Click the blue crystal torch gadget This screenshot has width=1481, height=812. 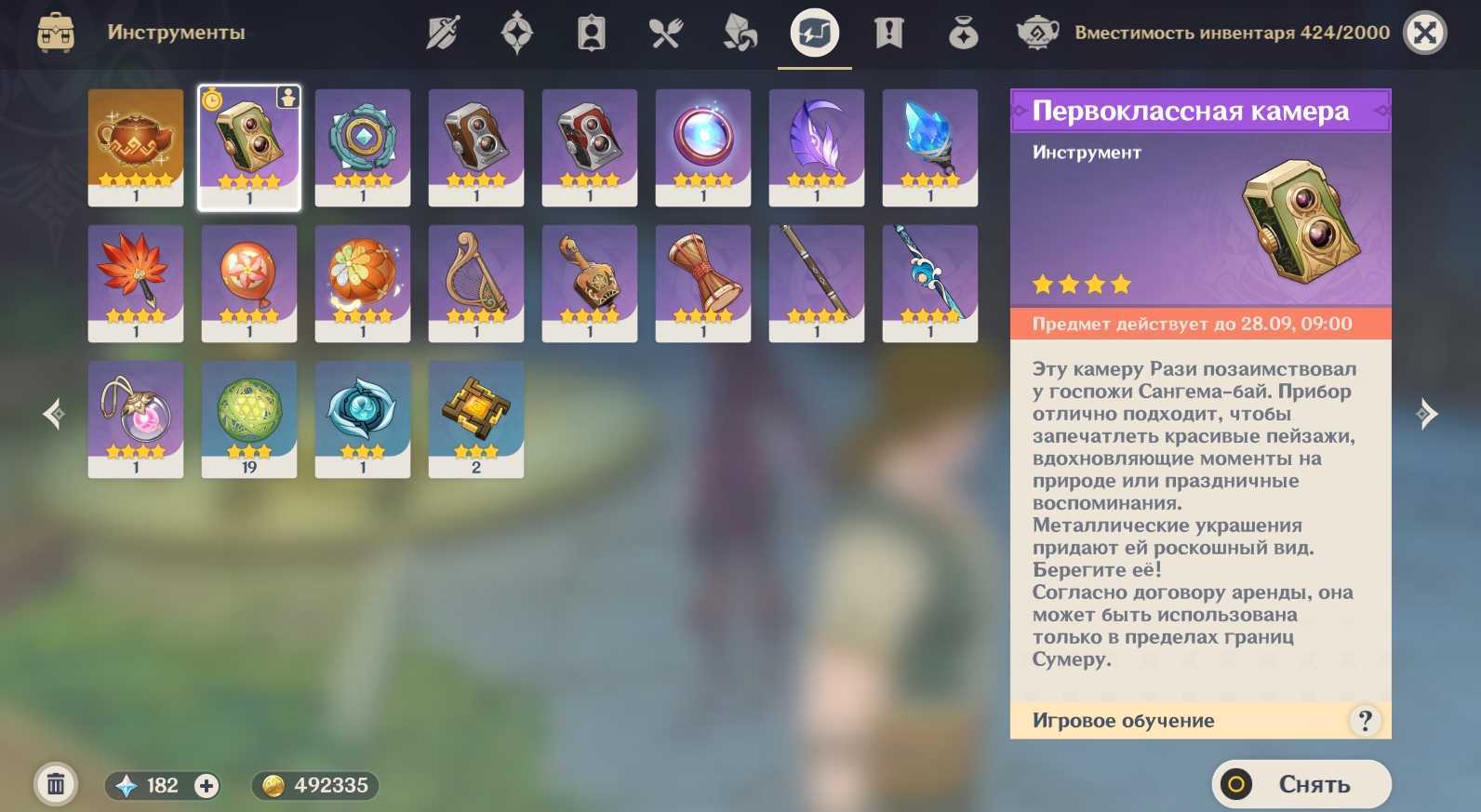930,147
